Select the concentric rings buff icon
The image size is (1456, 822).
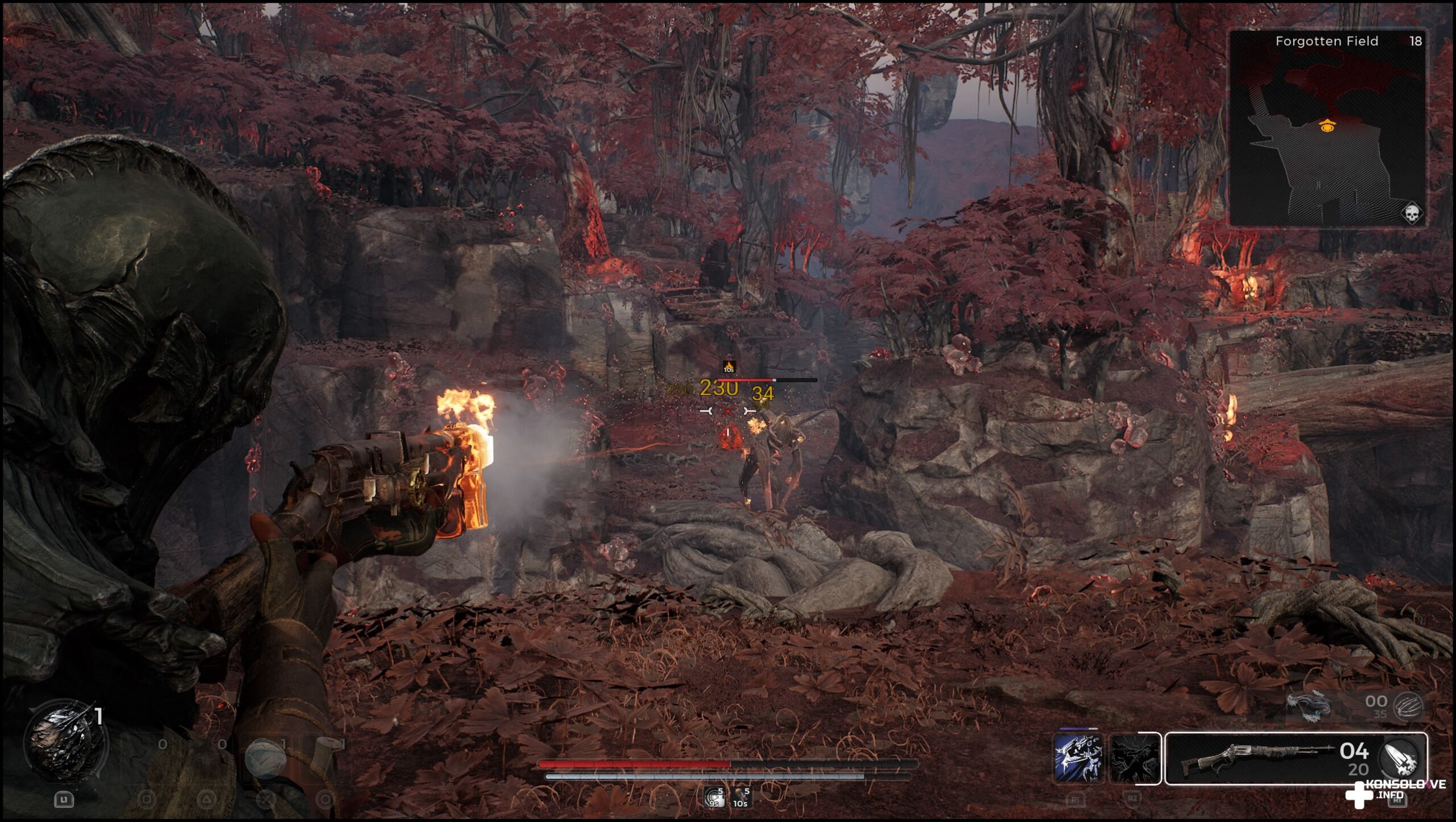pos(714,798)
